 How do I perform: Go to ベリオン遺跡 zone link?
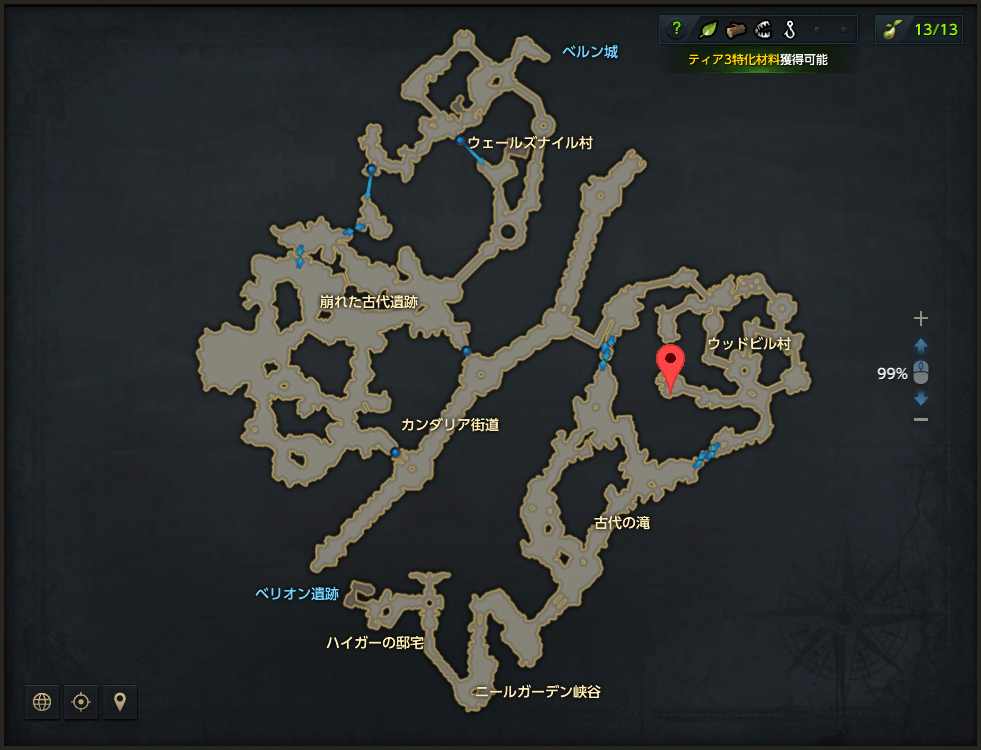coord(297,594)
